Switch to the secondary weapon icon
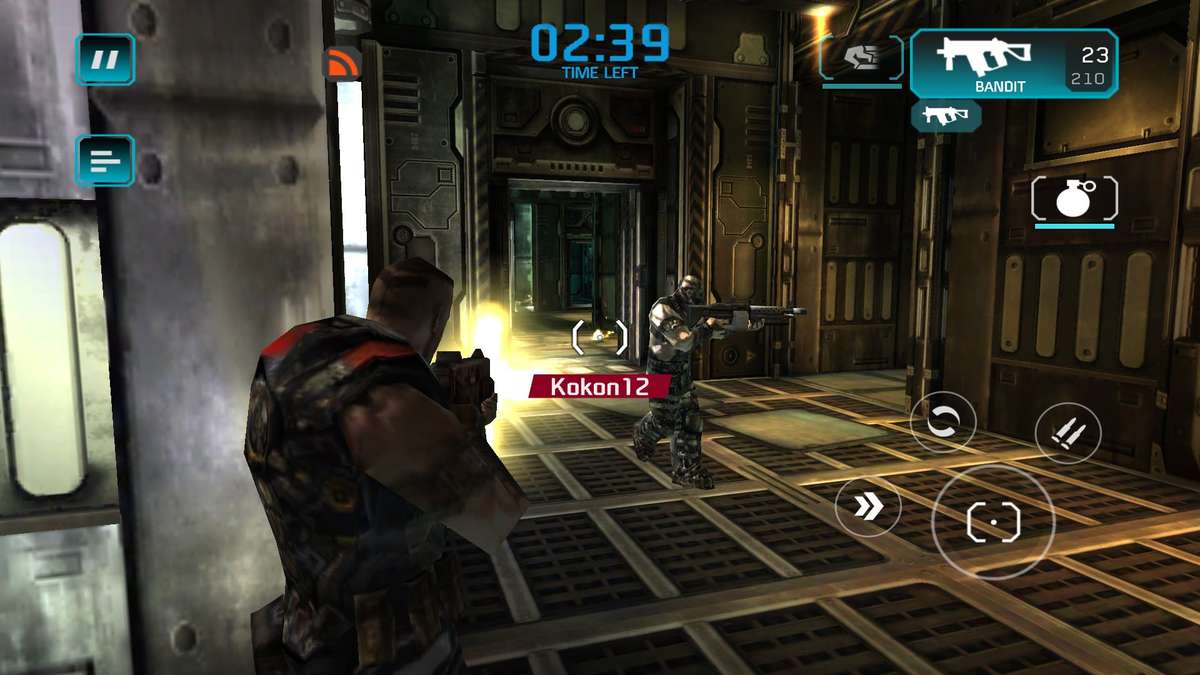1200x675 pixels. (945, 116)
